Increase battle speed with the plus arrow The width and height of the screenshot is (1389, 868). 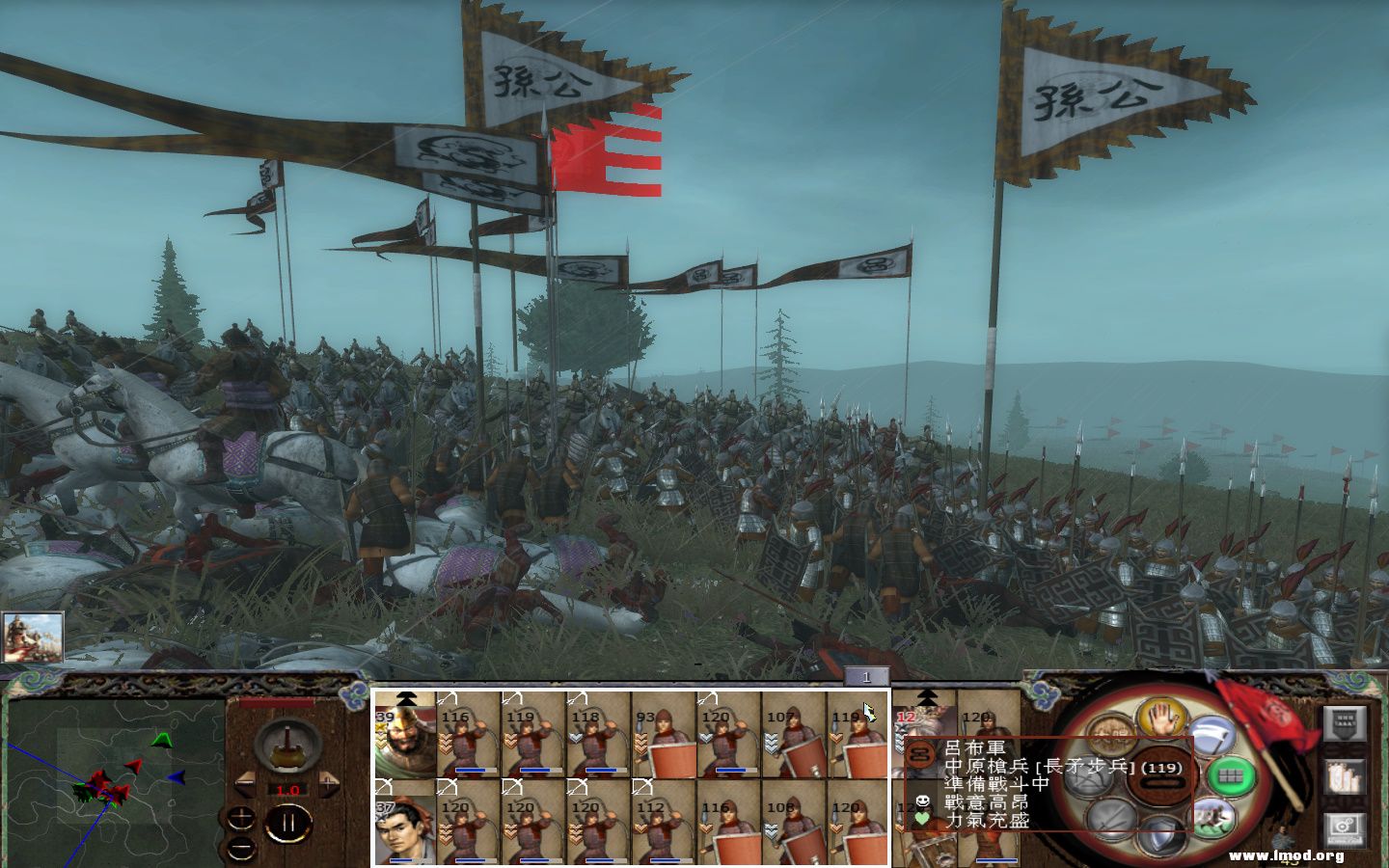click(328, 783)
